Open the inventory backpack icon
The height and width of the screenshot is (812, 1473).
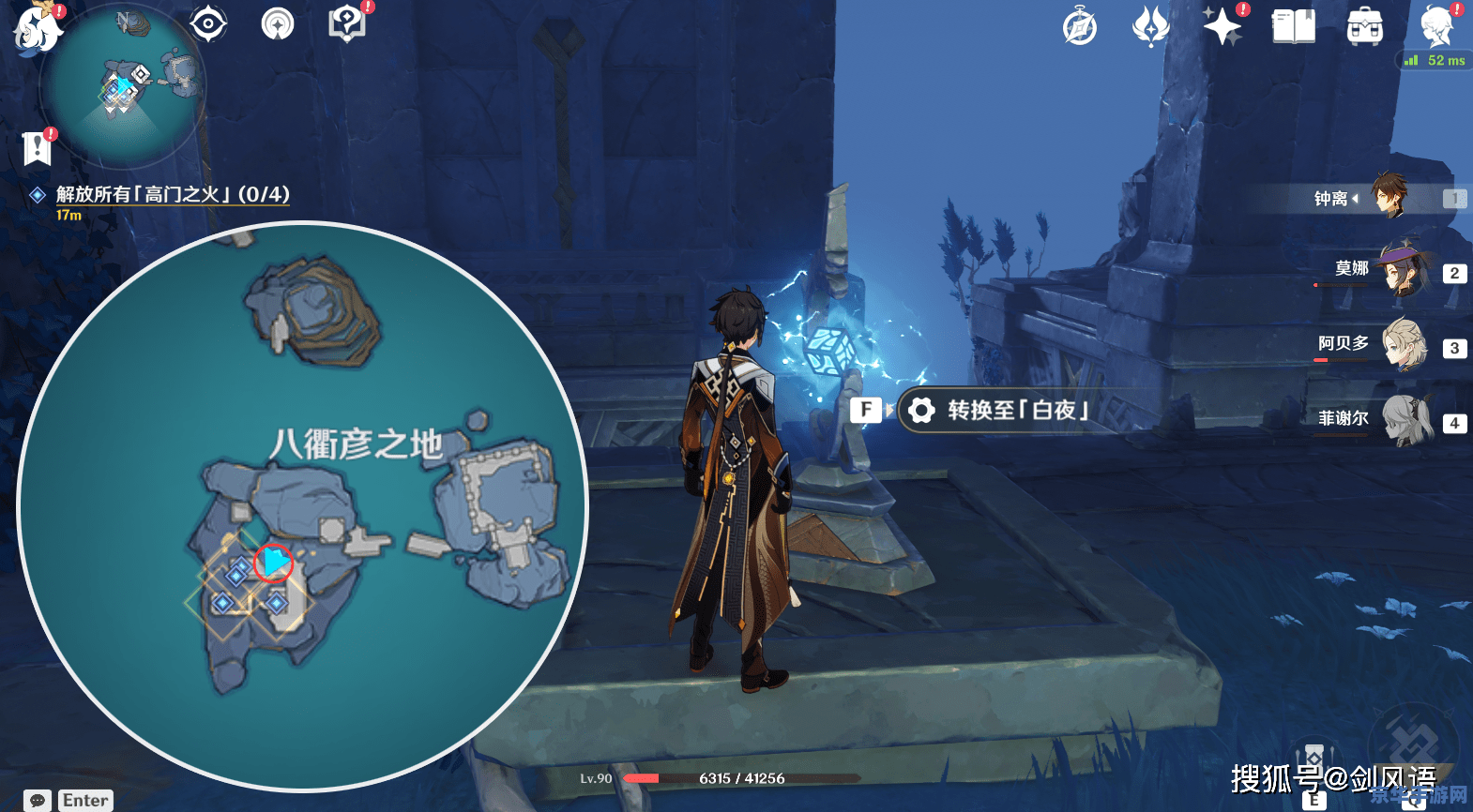[1364, 27]
